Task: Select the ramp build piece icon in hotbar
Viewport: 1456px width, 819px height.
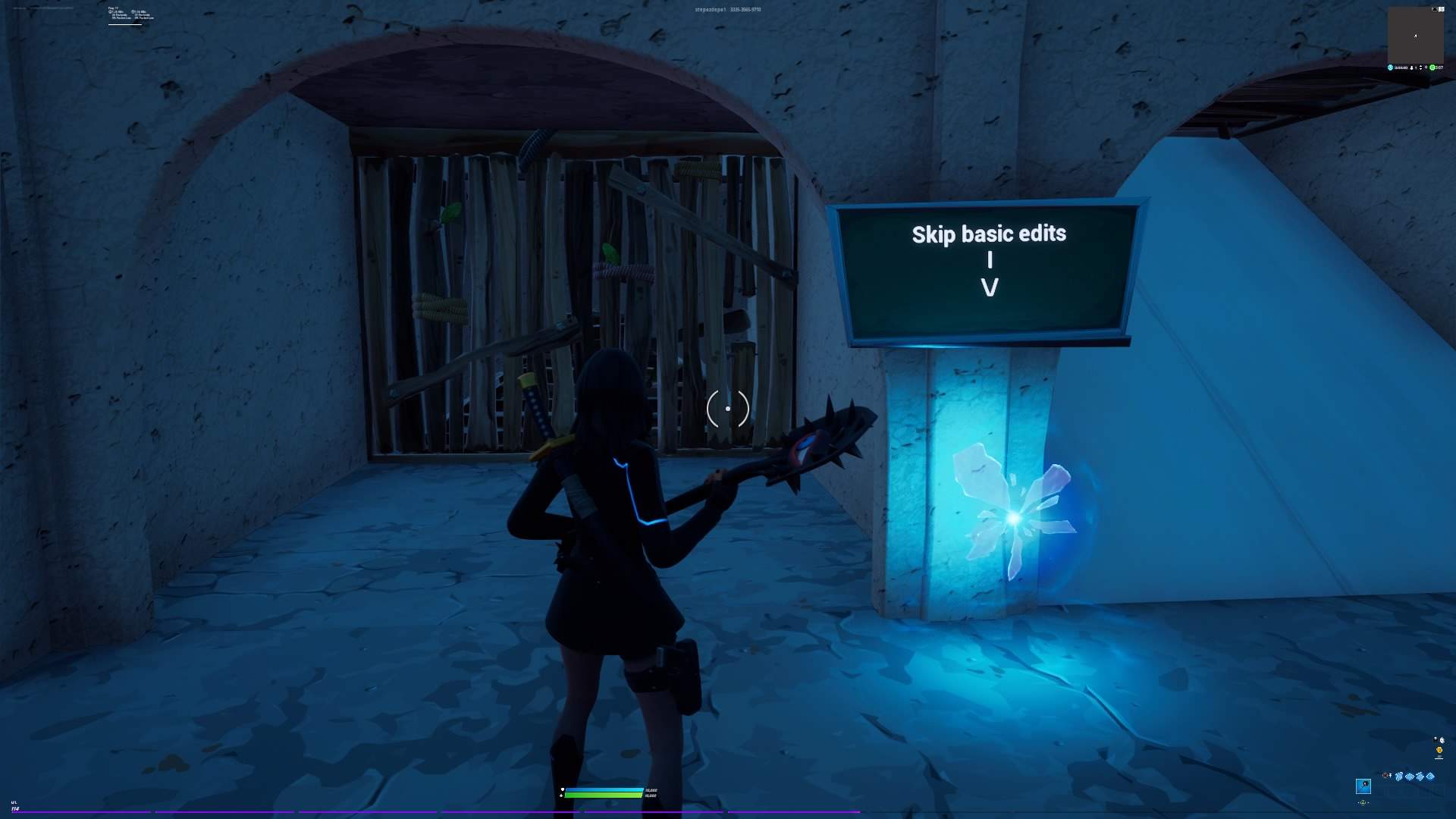Action: pyautogui.click(x=1420, y=777)
